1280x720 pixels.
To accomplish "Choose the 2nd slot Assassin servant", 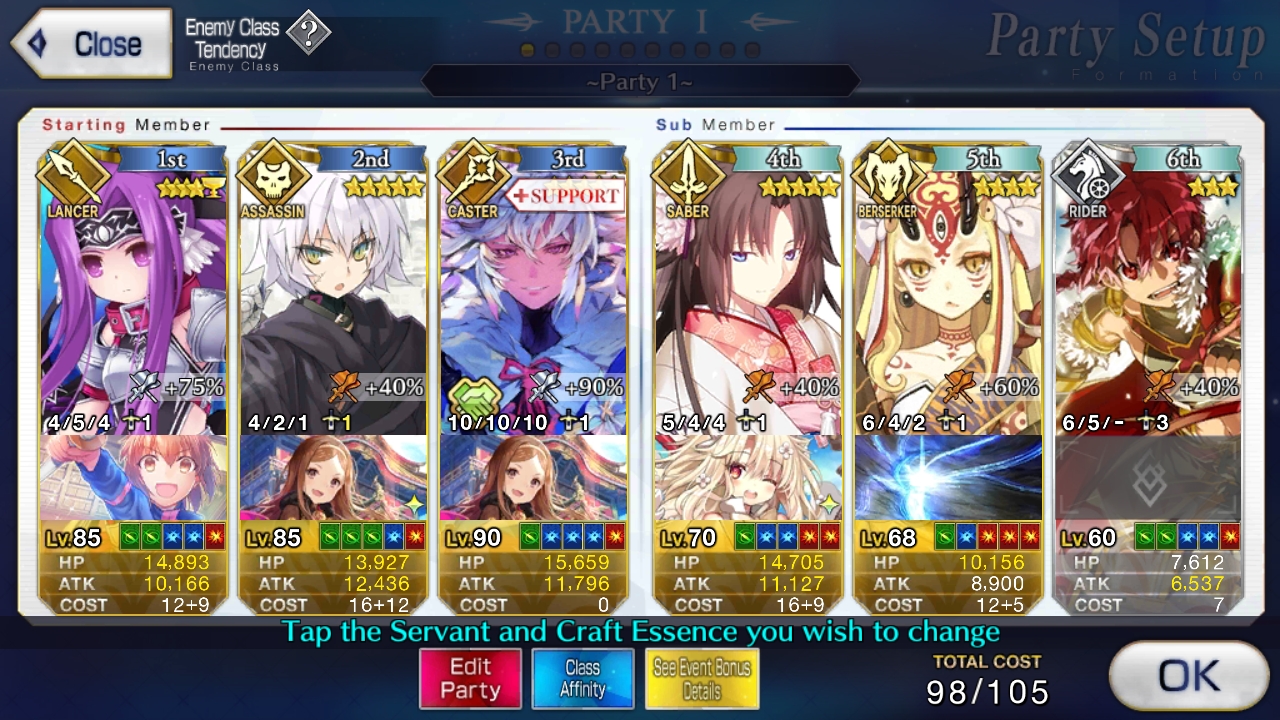I will pyautogui.click(x=333, y=300).
